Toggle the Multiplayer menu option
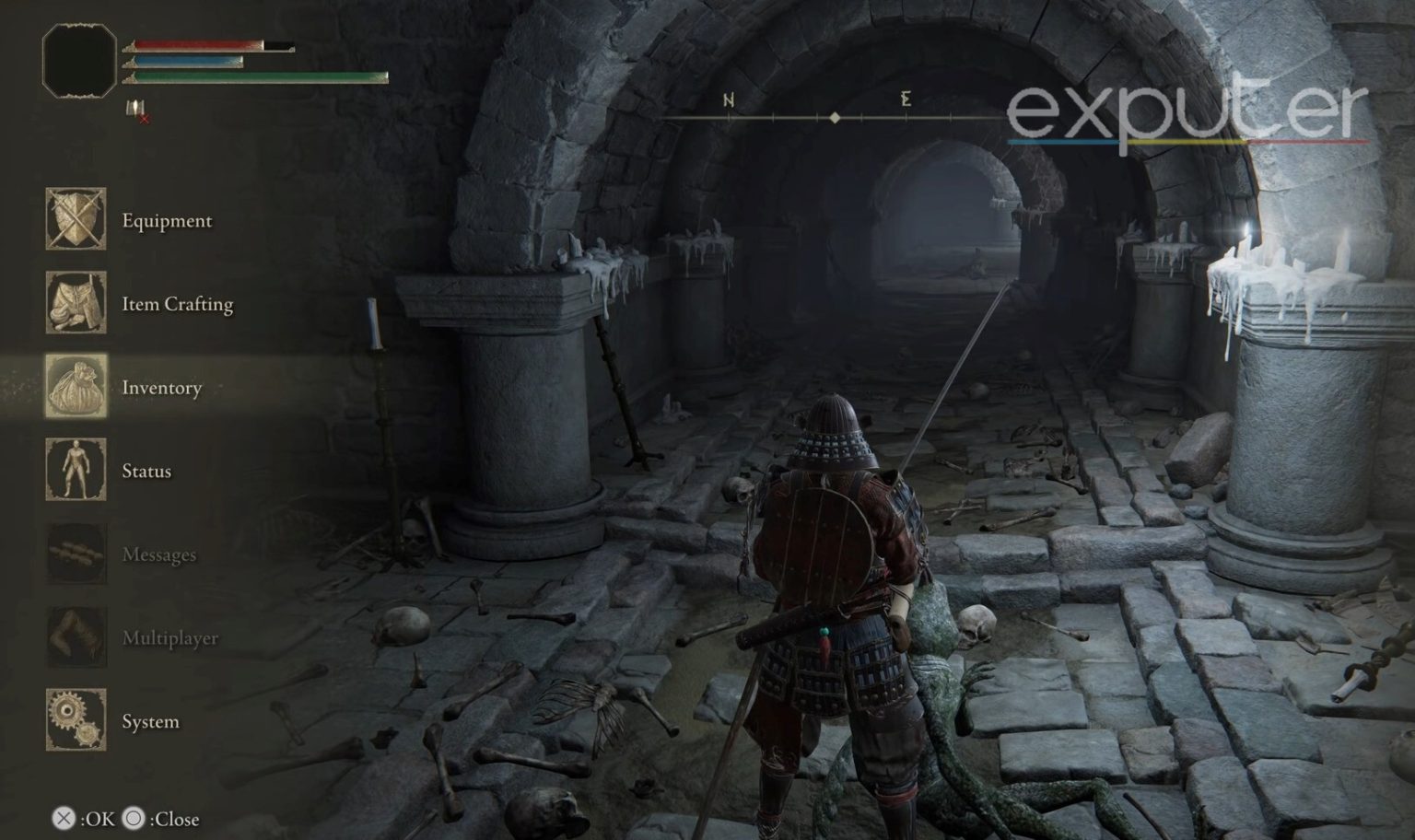1415x840 pixels. pos(171,637)
